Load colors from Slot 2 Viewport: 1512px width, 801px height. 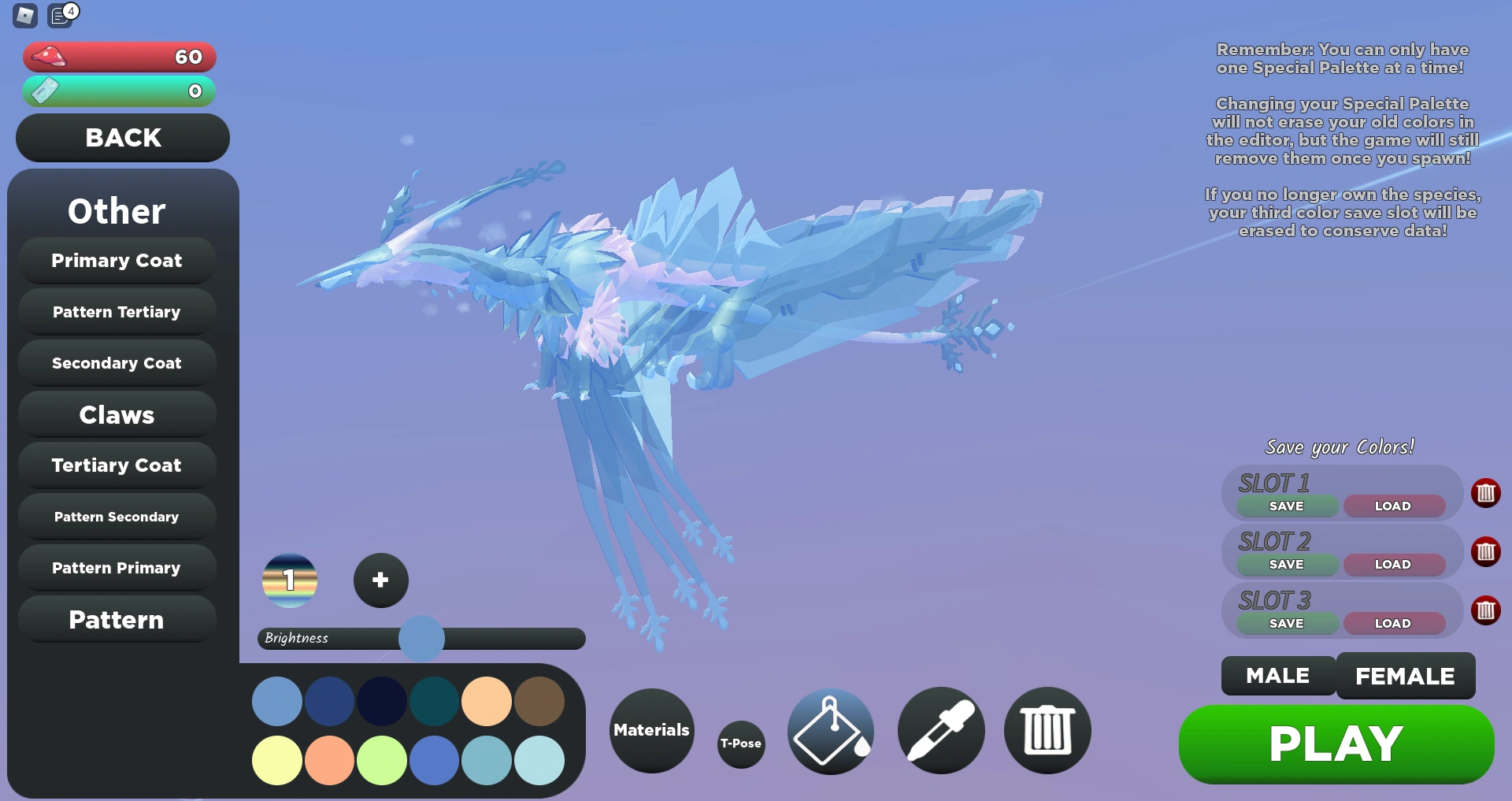(1393, 564)
